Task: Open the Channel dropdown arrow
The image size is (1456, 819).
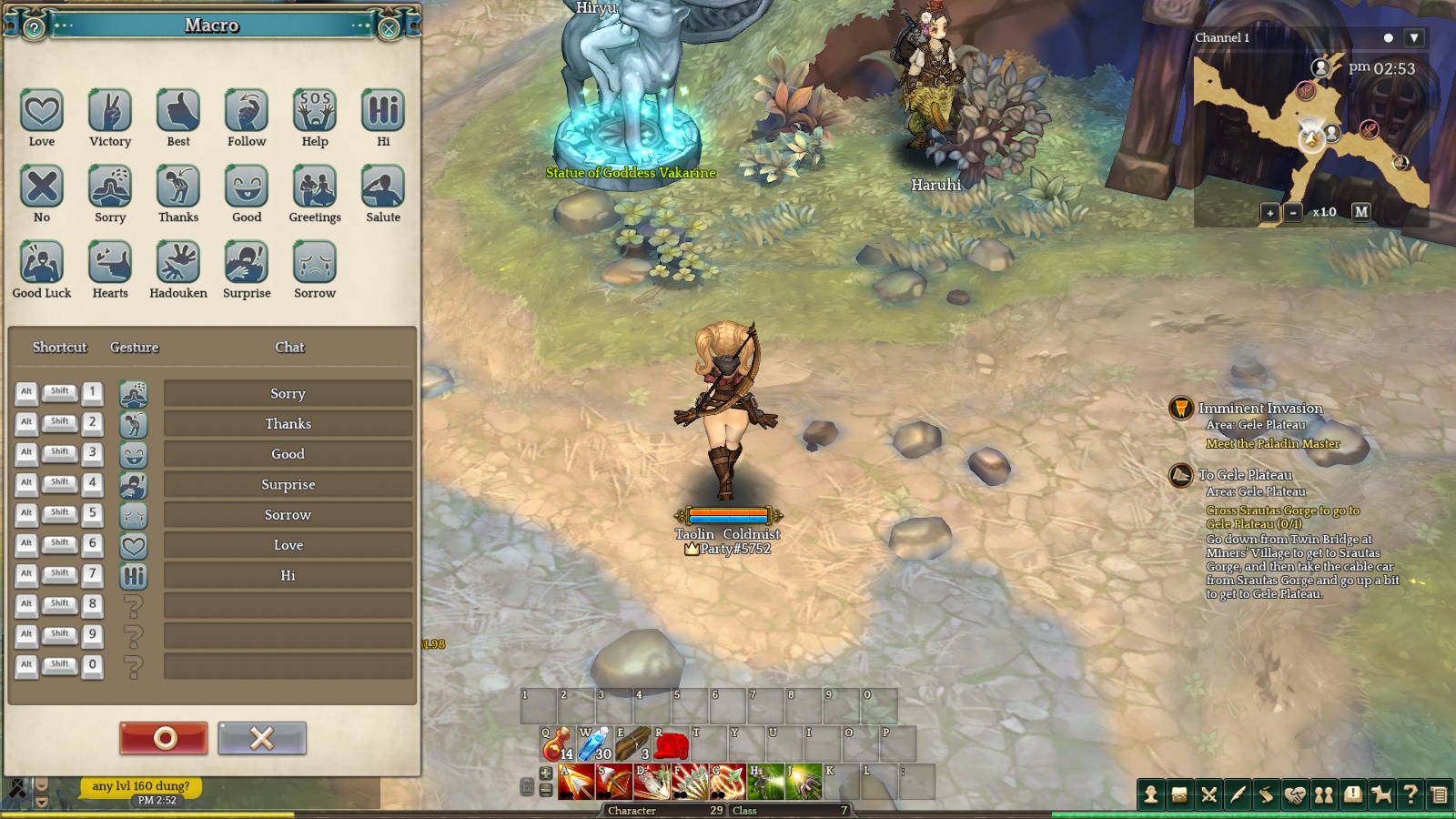Action: click(x=1413, y=38)
